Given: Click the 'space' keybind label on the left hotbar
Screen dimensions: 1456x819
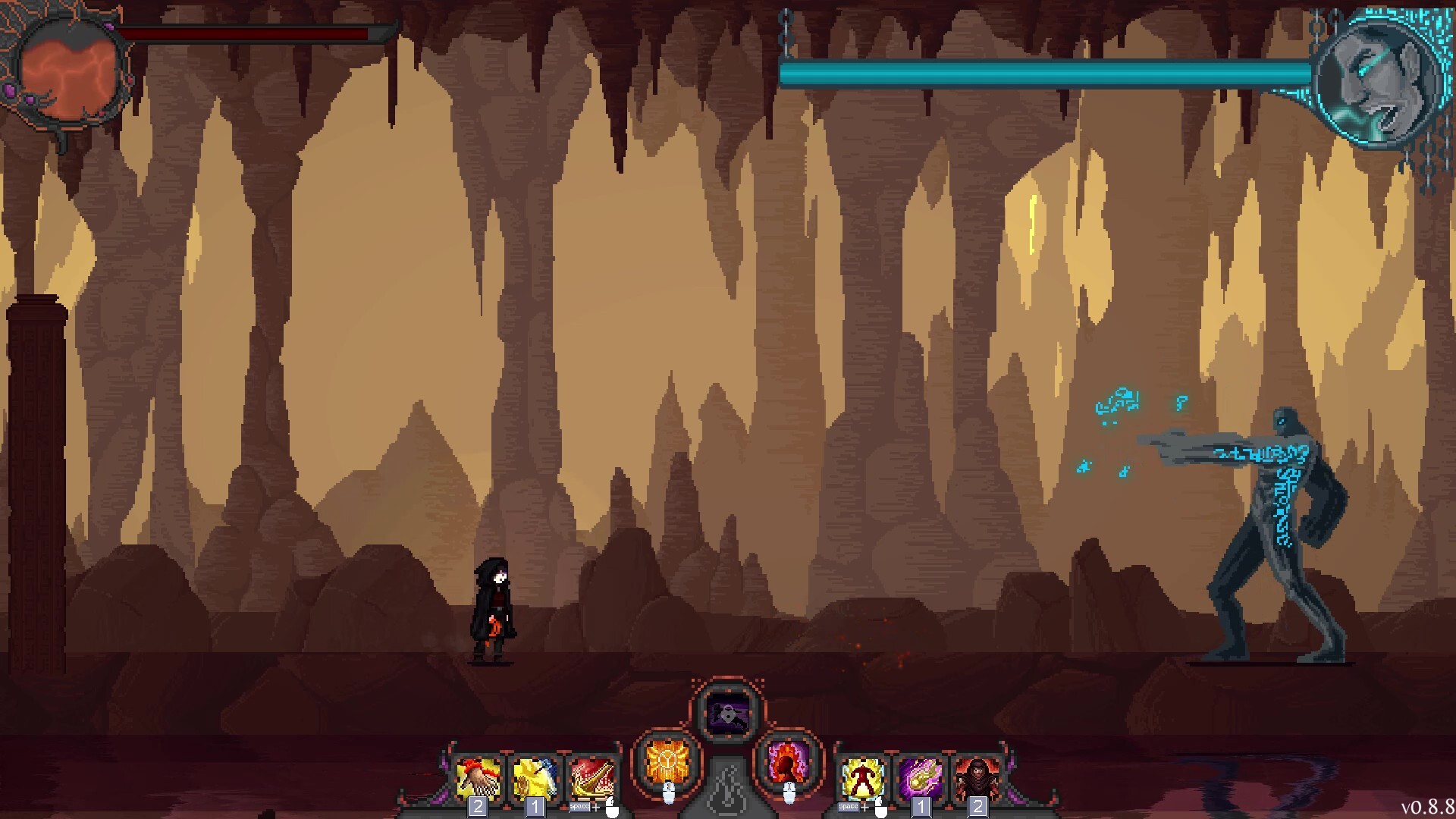Looking at the screenshot, I should click(579, 806).
